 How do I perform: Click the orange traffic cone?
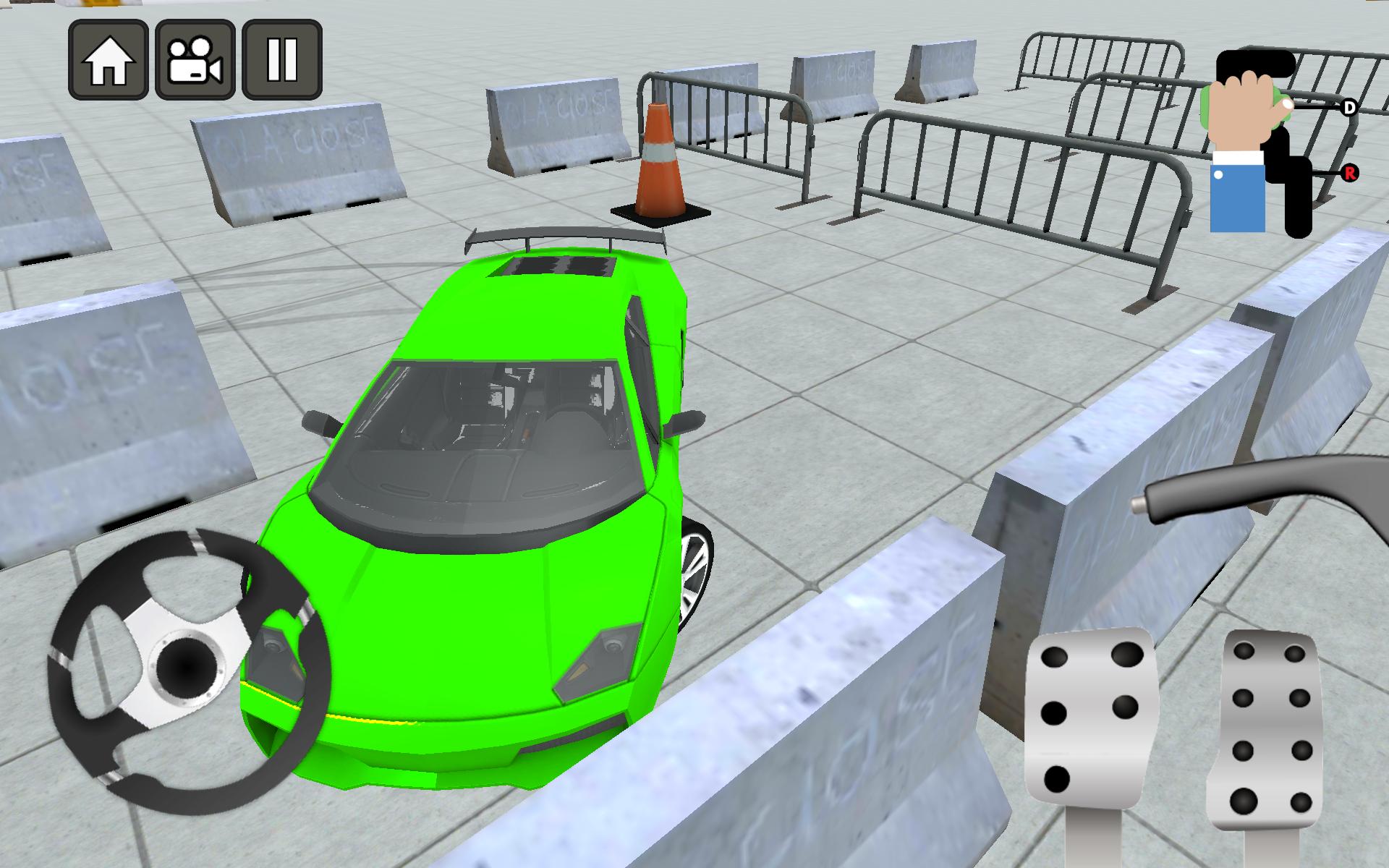(x=660, y=159)
